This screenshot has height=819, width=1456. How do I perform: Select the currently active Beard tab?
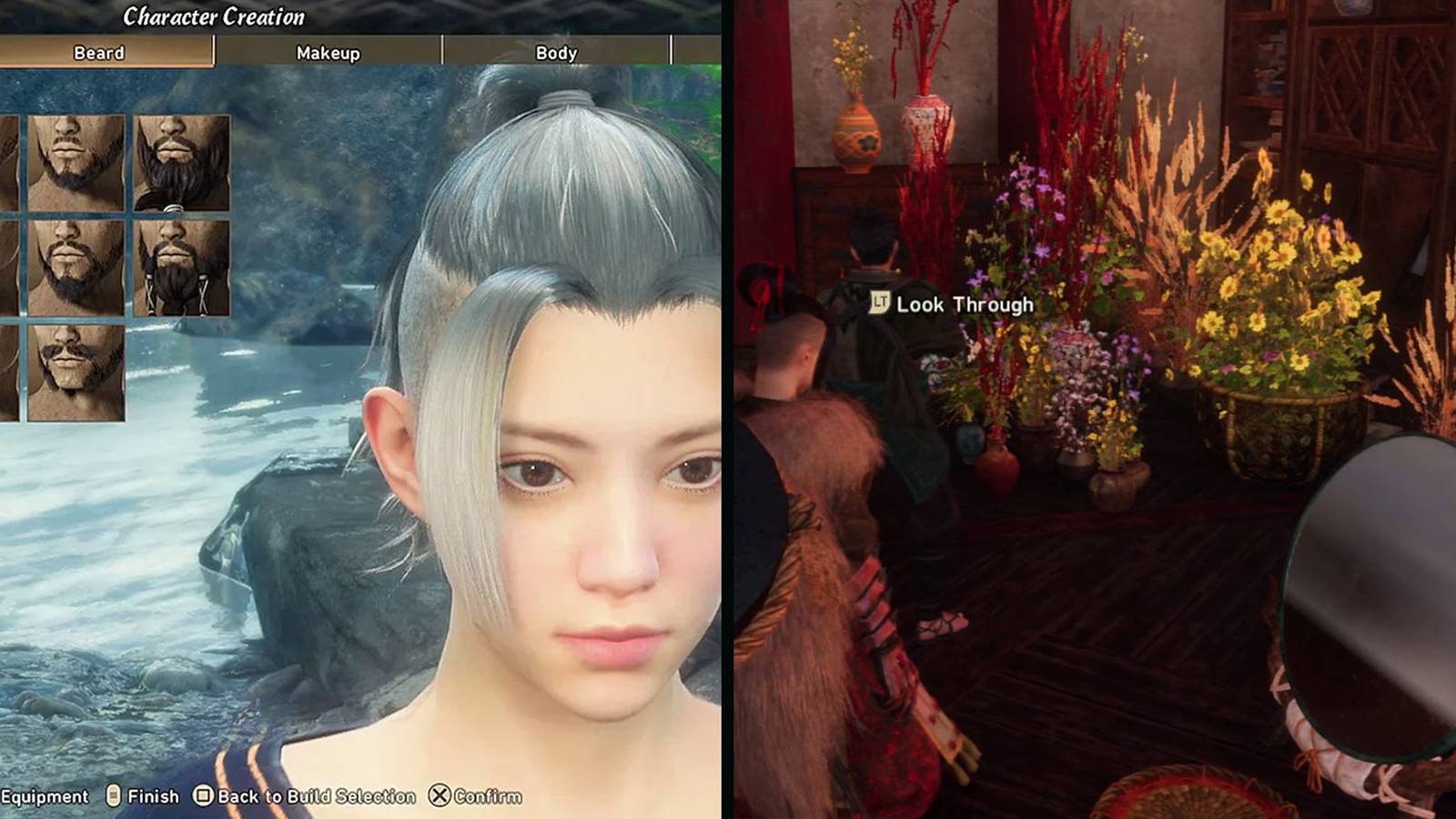pos(98,54)
